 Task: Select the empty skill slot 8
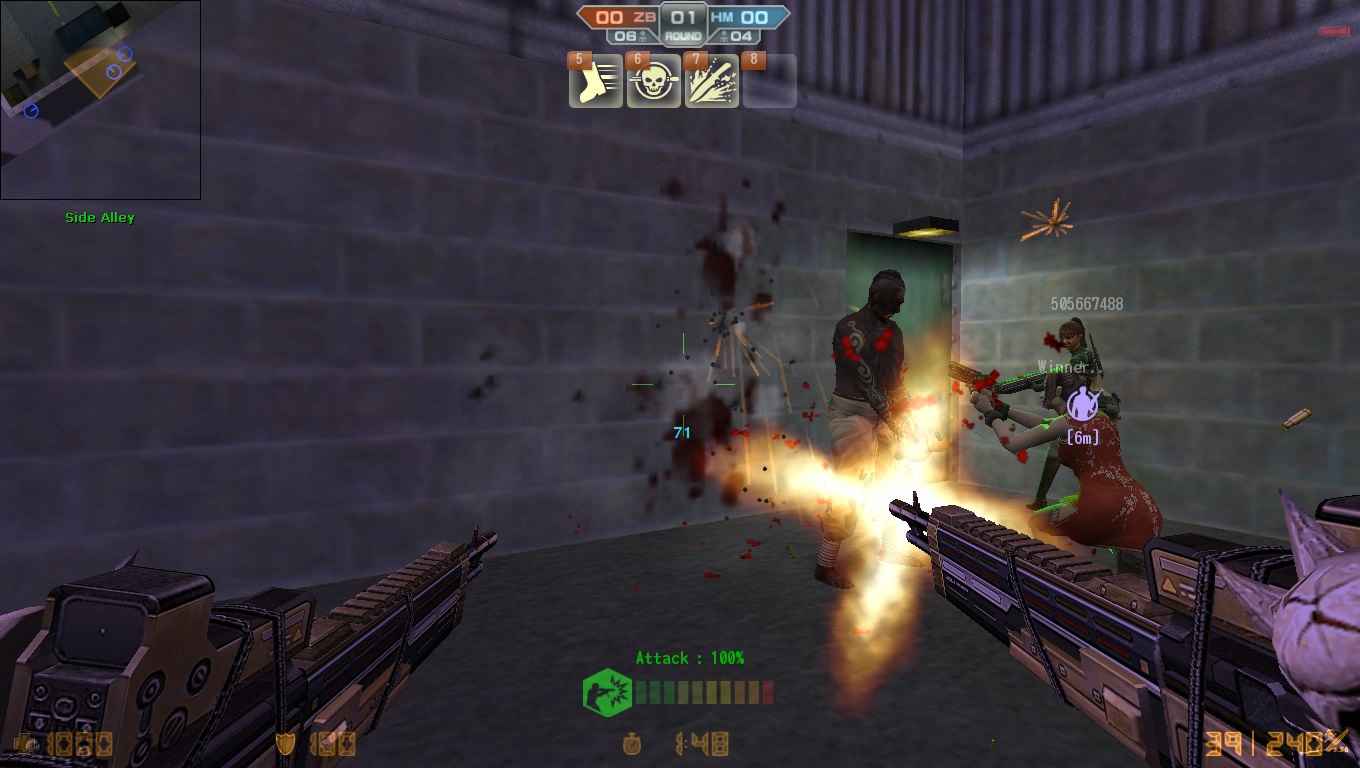click(x=770, y=82)
